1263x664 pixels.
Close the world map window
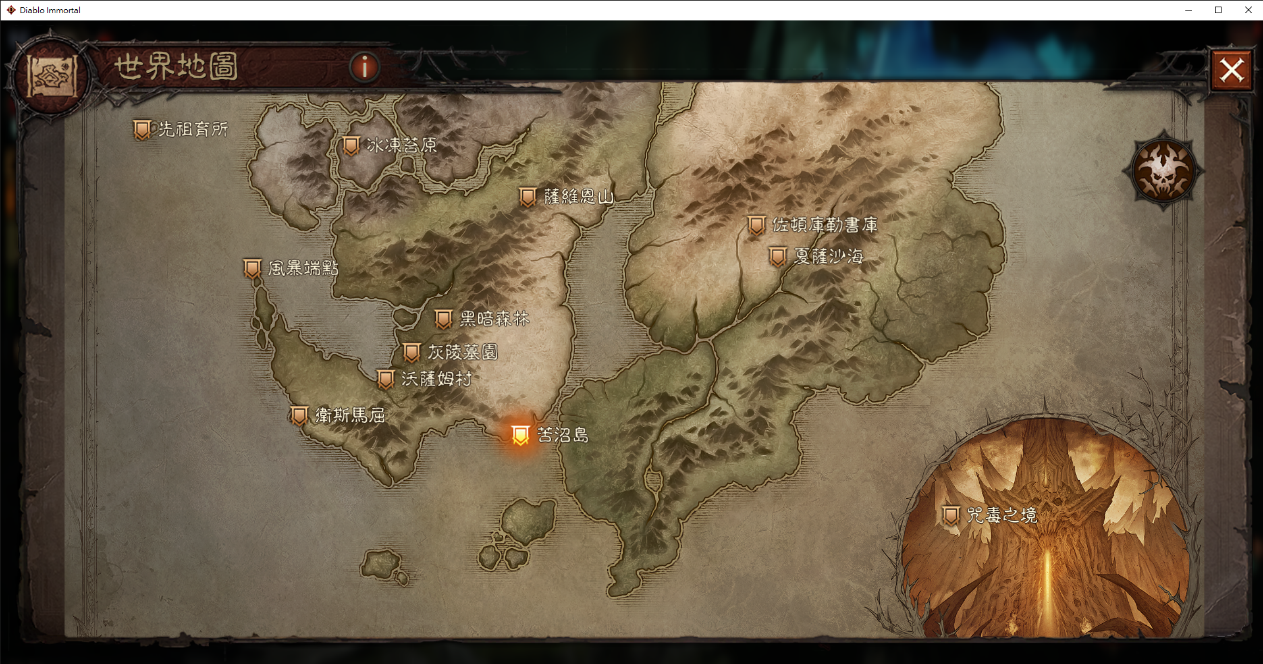click(x=1232, y=70)
